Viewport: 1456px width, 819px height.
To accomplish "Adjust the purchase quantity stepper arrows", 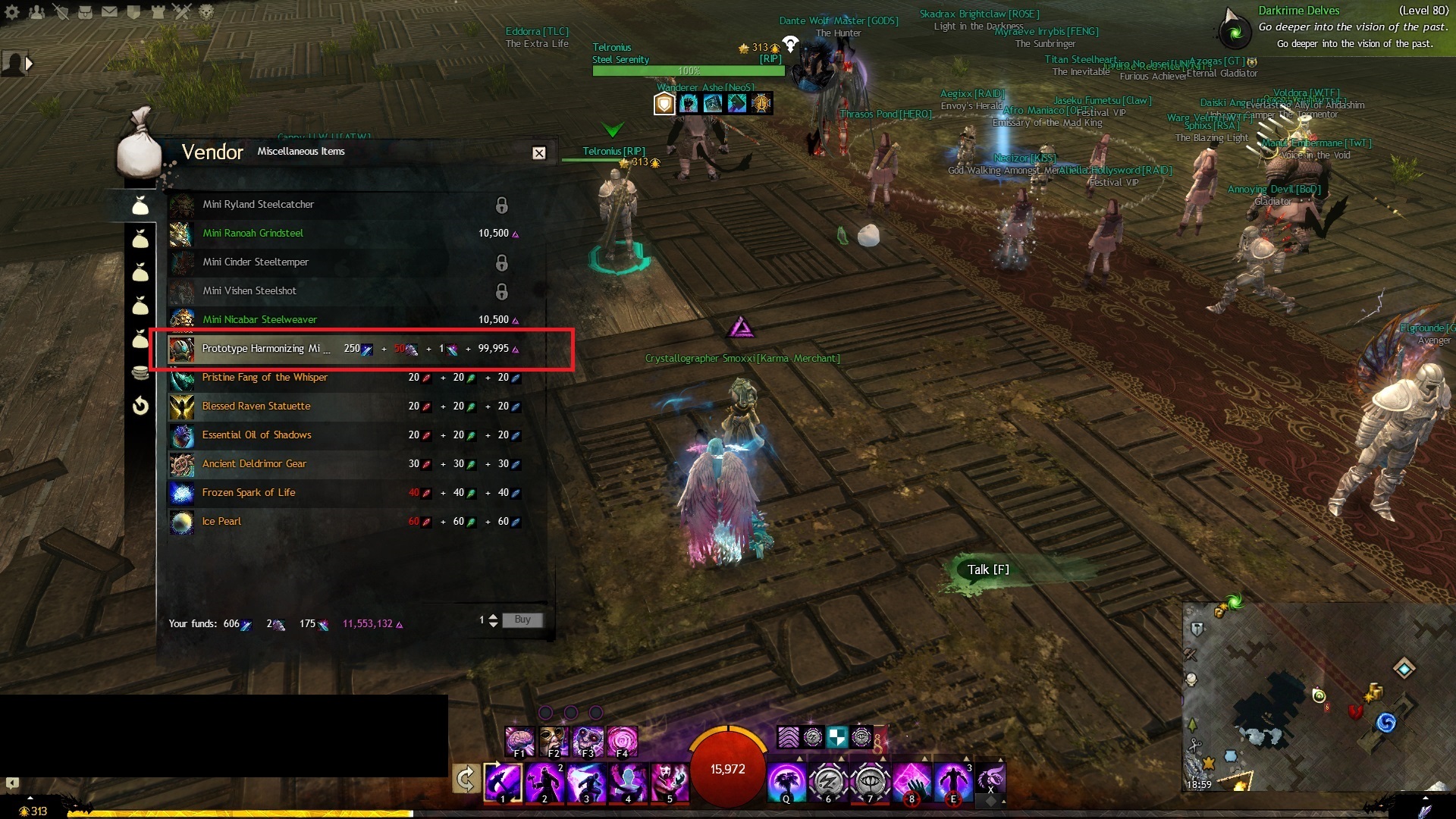I will point(493,620).
